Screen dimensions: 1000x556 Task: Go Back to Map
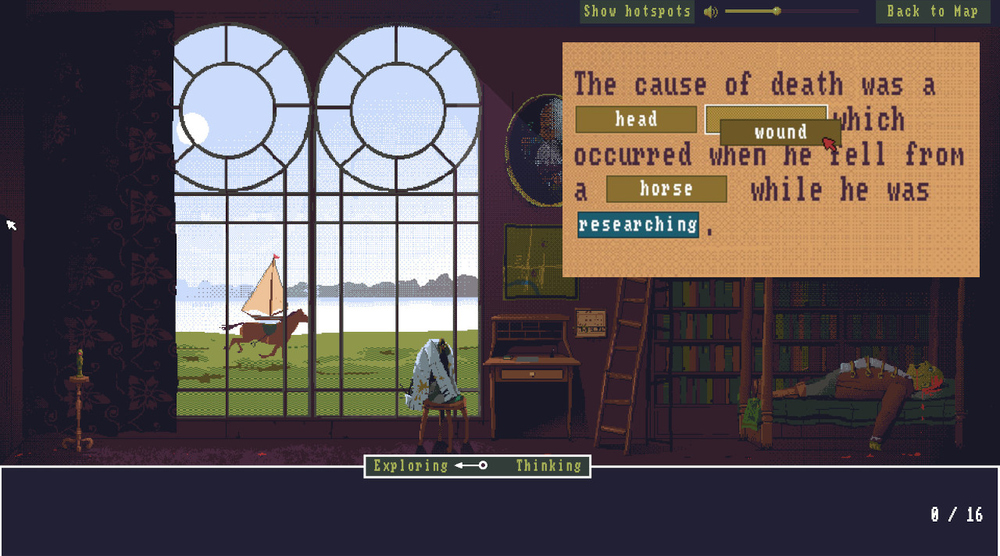pyautogui.click(x=932, y=11)
